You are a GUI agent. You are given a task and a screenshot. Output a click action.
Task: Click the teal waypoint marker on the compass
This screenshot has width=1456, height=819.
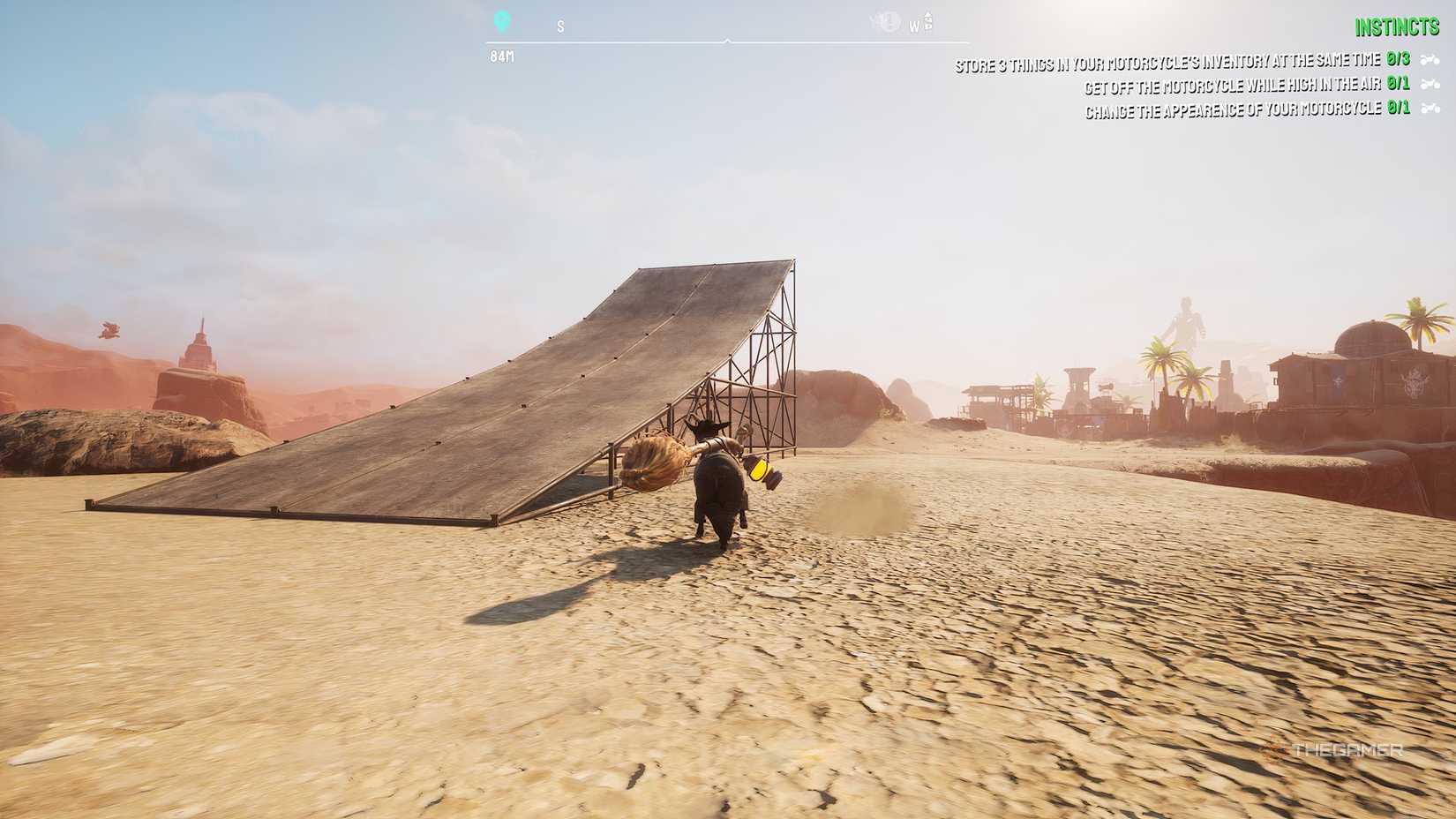pos(503,21)
